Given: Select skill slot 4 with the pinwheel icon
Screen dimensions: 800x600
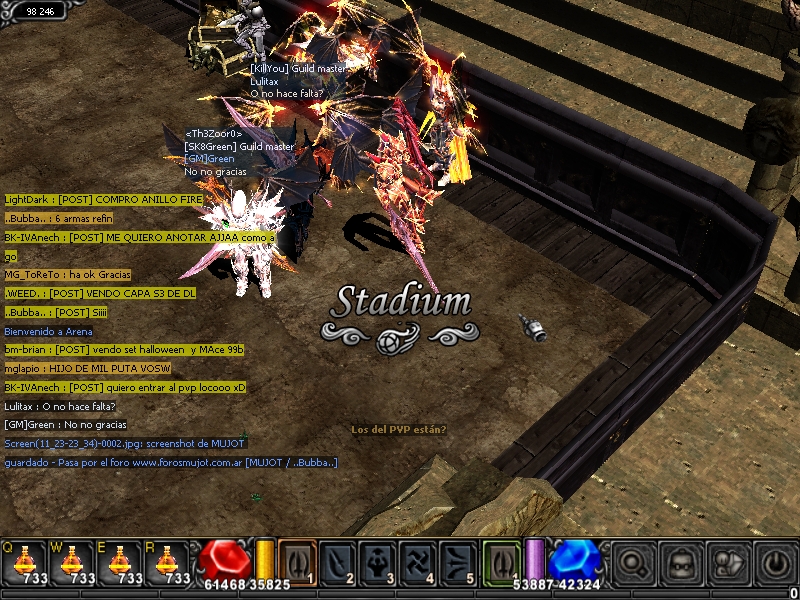Looking at the screenshot, I should click(419, 562).
